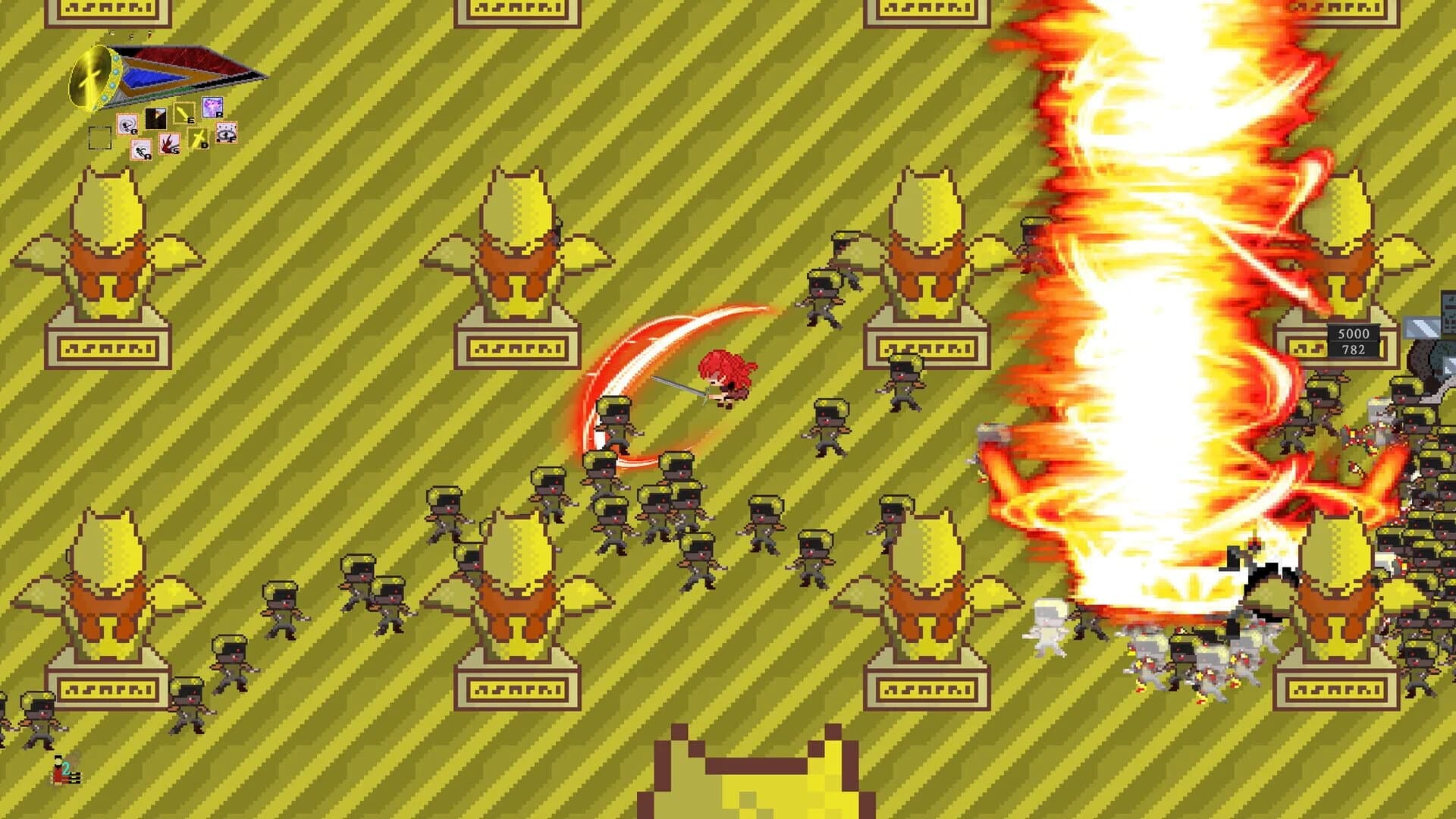Image resolution: width=1456 pixels, height=819 pixels.
Task: Click the whirlwind skull skill labeled G
Action: pos(127,125)
